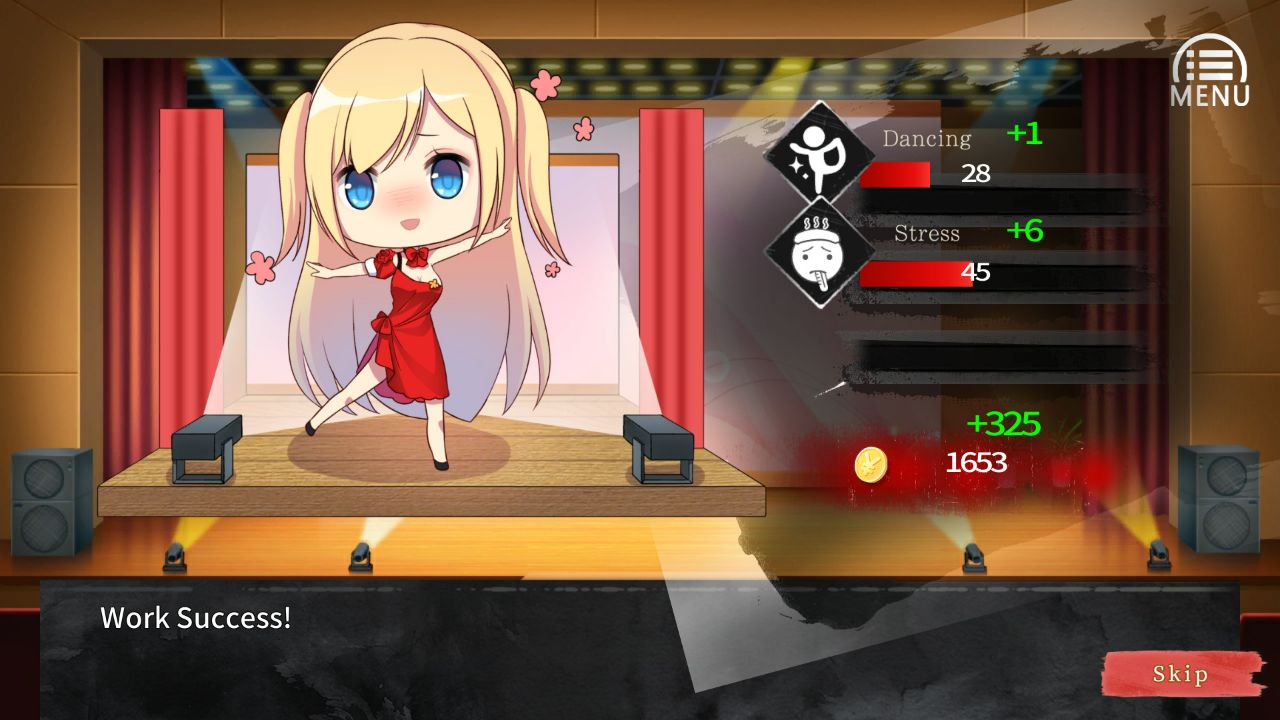Click the coin total showing 1653
The height and width of the screenshot is (720, 1280).
(x=975, y=462)
